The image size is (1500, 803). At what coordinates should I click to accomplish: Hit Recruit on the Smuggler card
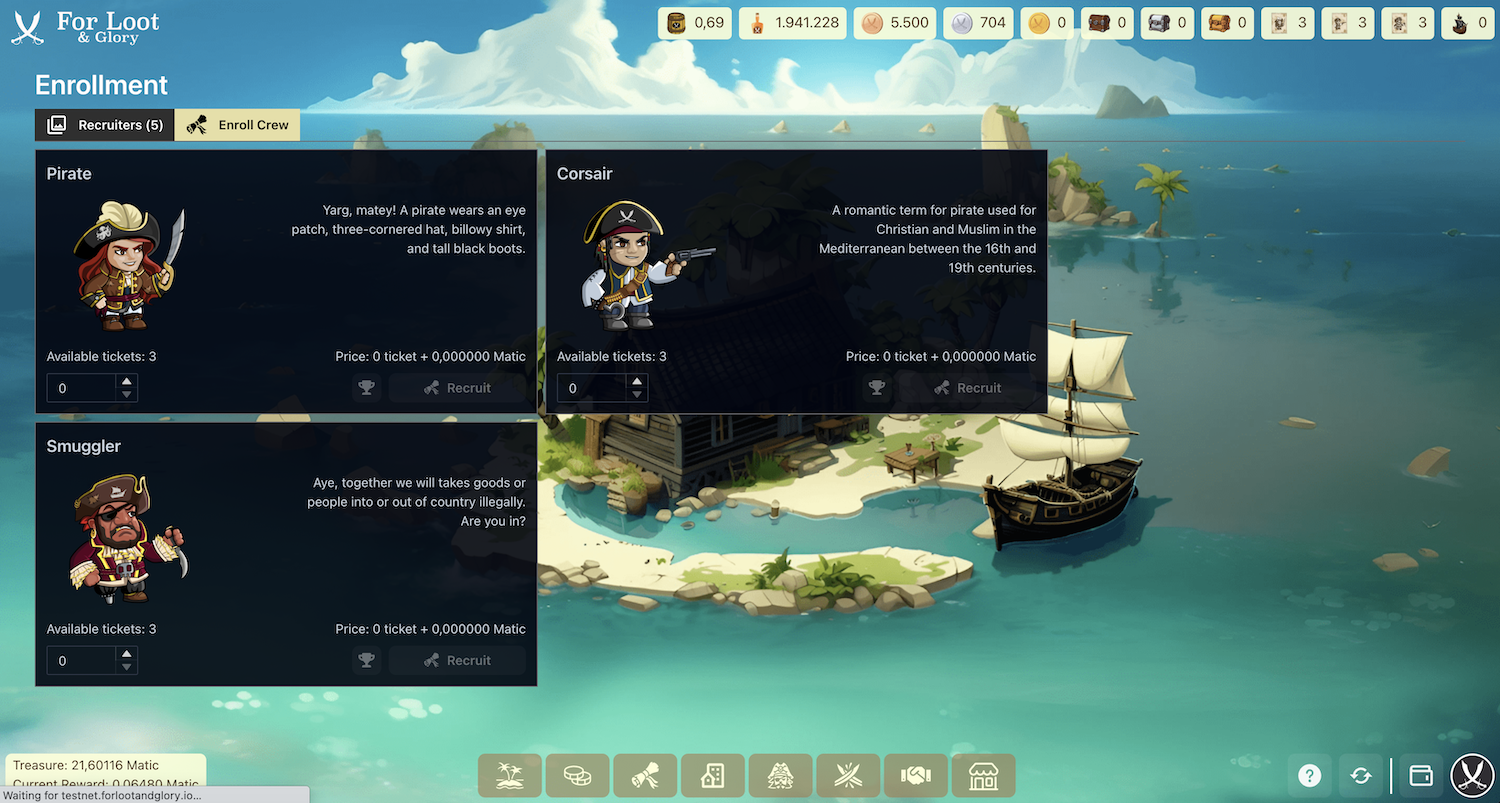(457, 660)
